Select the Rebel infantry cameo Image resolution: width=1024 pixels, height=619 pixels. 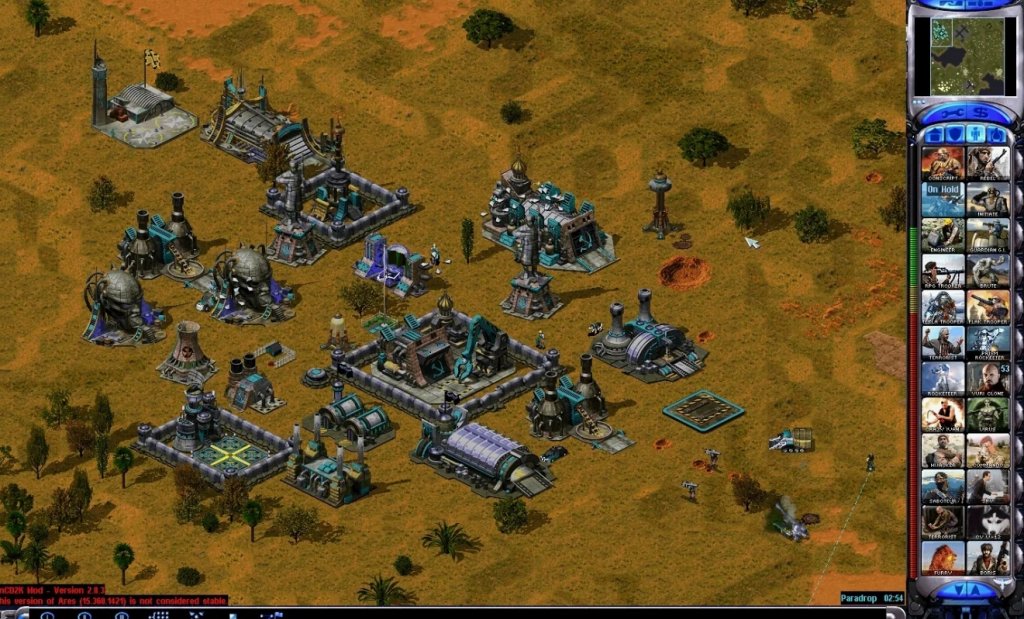(x=988, y=163)
